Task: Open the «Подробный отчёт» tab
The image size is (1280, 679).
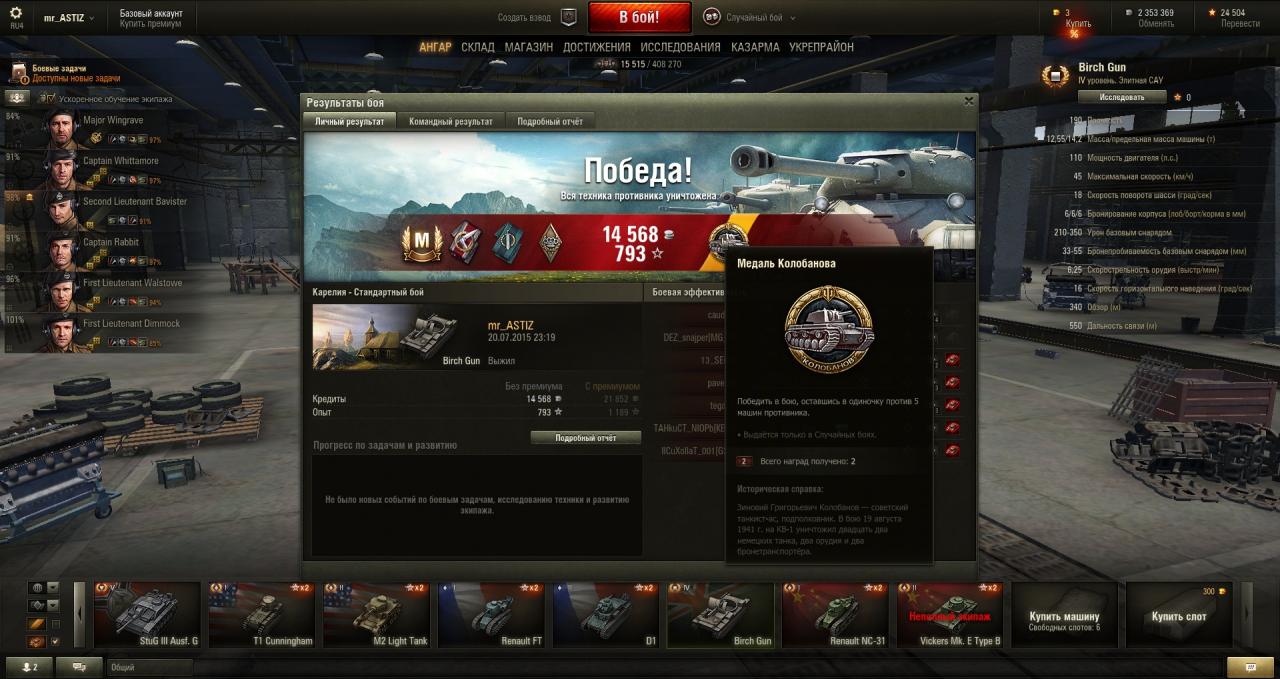Action: click(549, 121)
